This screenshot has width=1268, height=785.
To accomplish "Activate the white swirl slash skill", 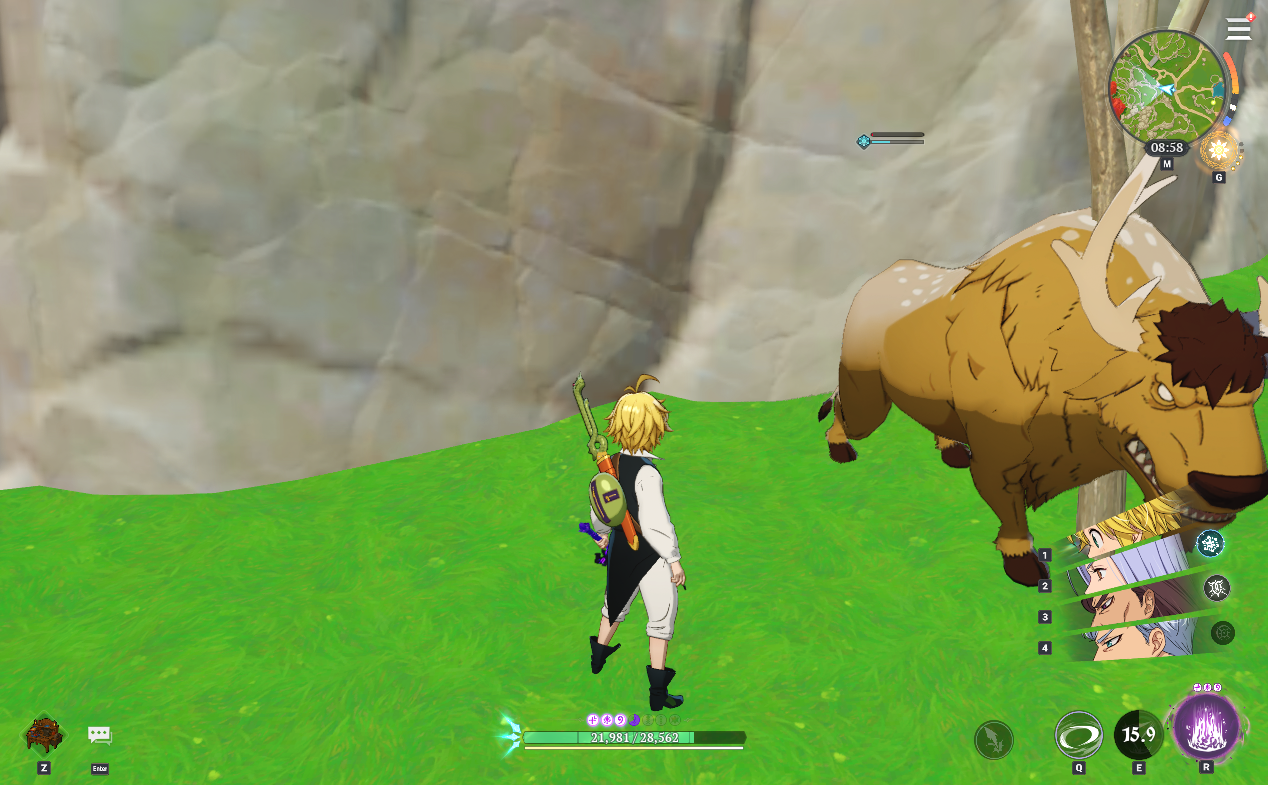I will (x=1078, y=736).
